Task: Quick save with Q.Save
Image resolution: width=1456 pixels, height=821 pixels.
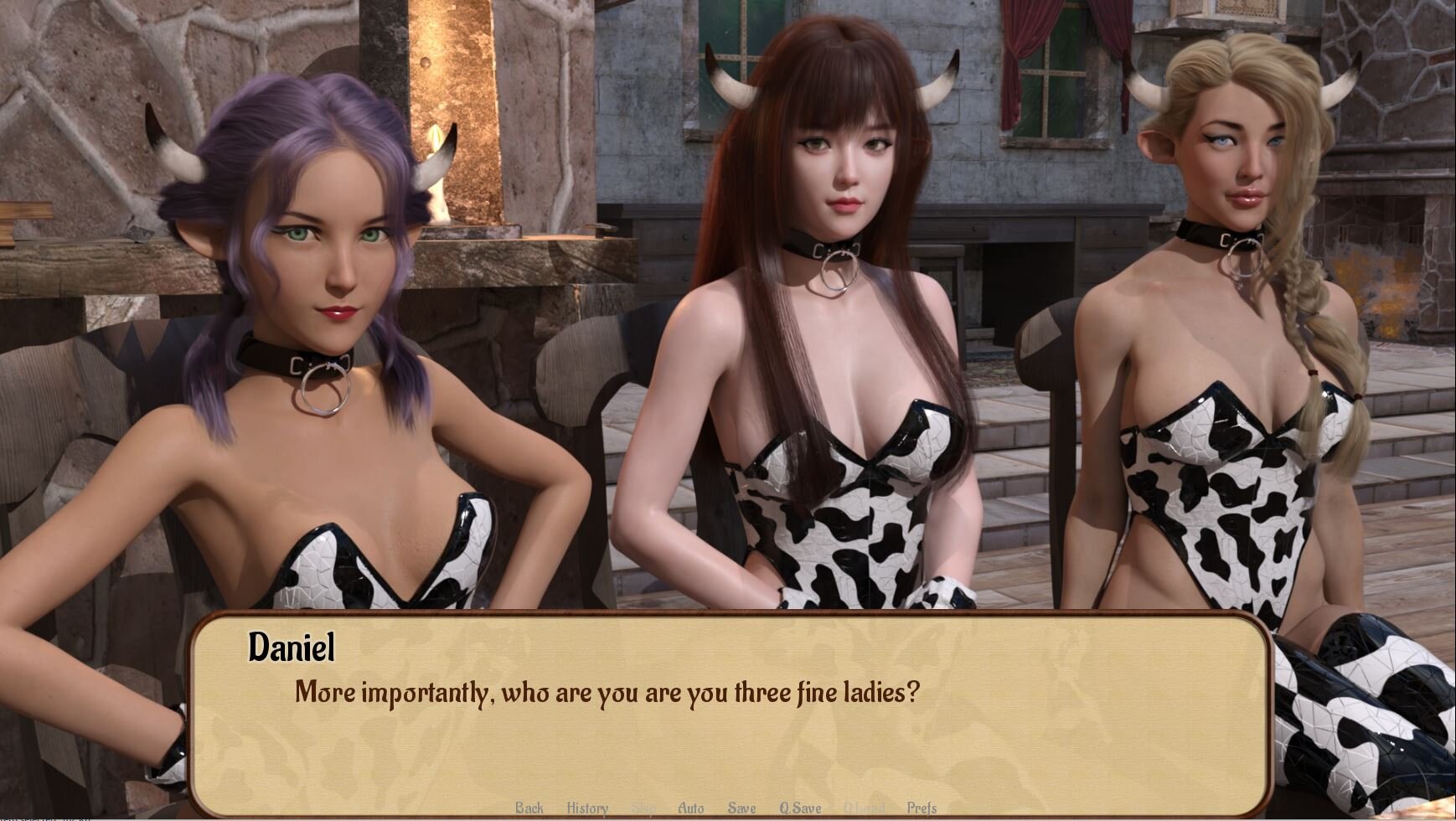Action: click(800, 808)
